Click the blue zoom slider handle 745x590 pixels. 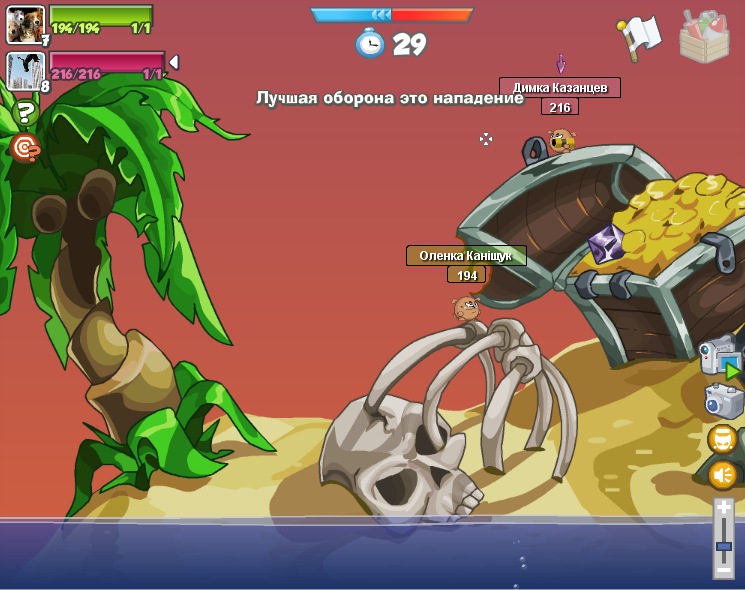coord(723,546)
